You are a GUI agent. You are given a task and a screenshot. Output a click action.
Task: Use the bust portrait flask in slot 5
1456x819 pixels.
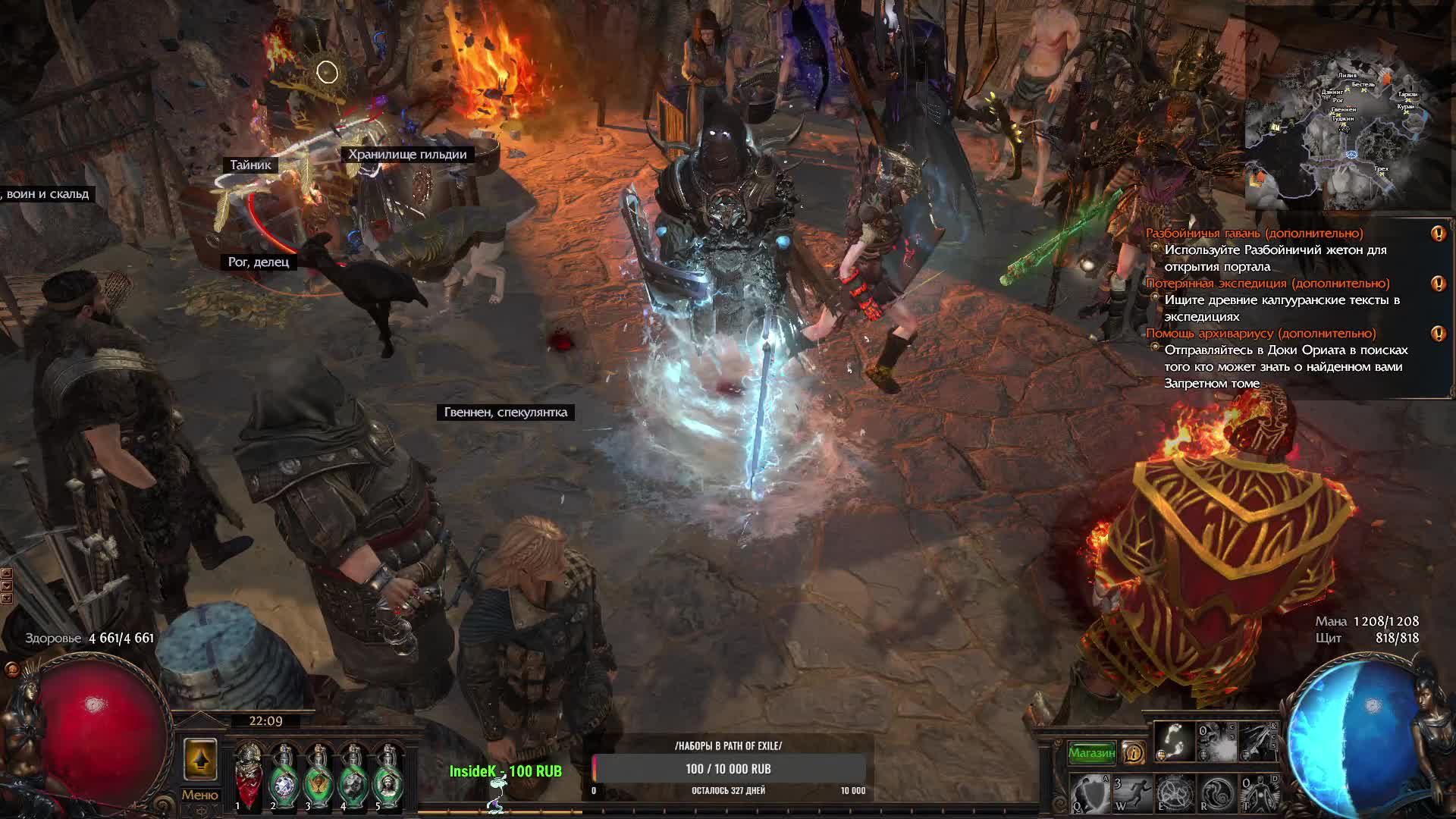[x=388, y=773]
